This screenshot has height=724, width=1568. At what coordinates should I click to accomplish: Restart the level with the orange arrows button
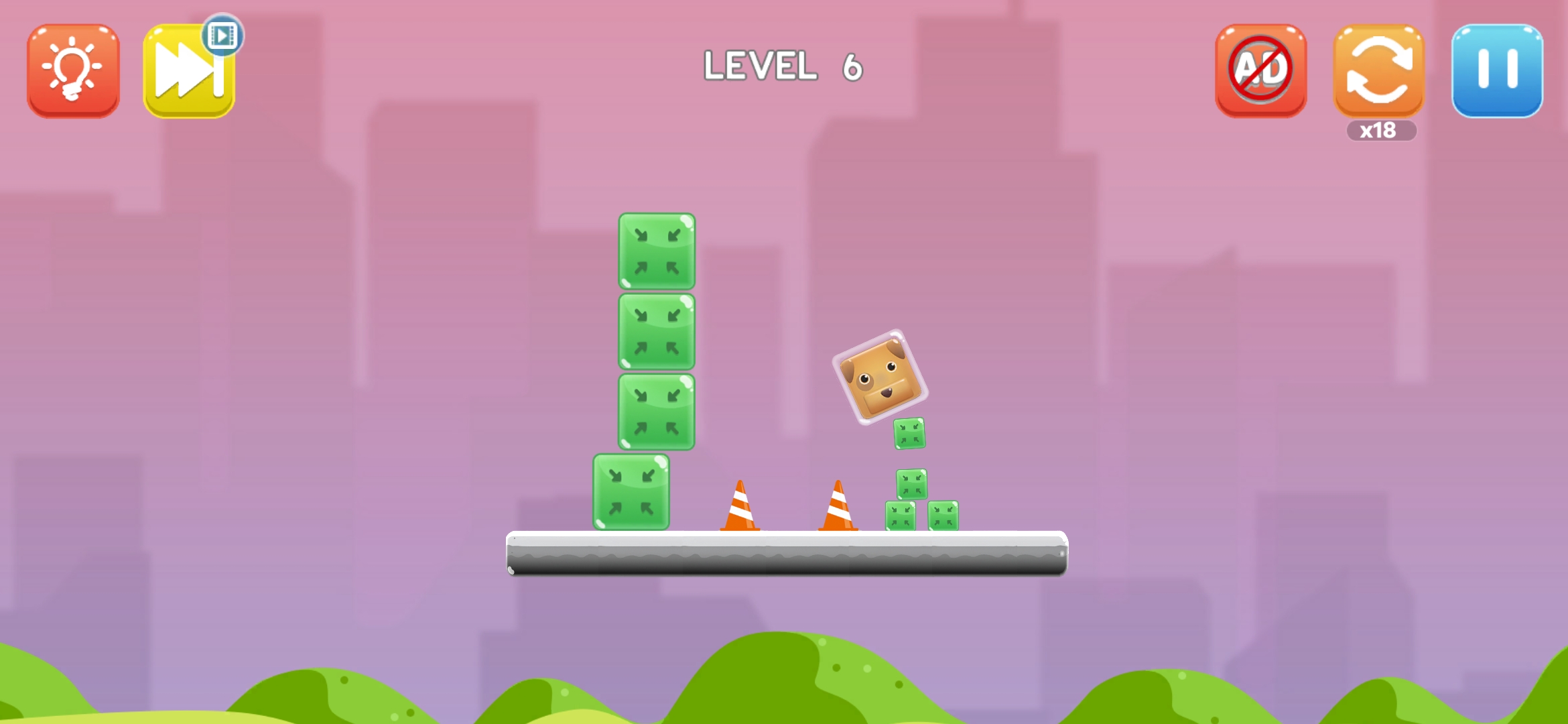[1378, 70]
